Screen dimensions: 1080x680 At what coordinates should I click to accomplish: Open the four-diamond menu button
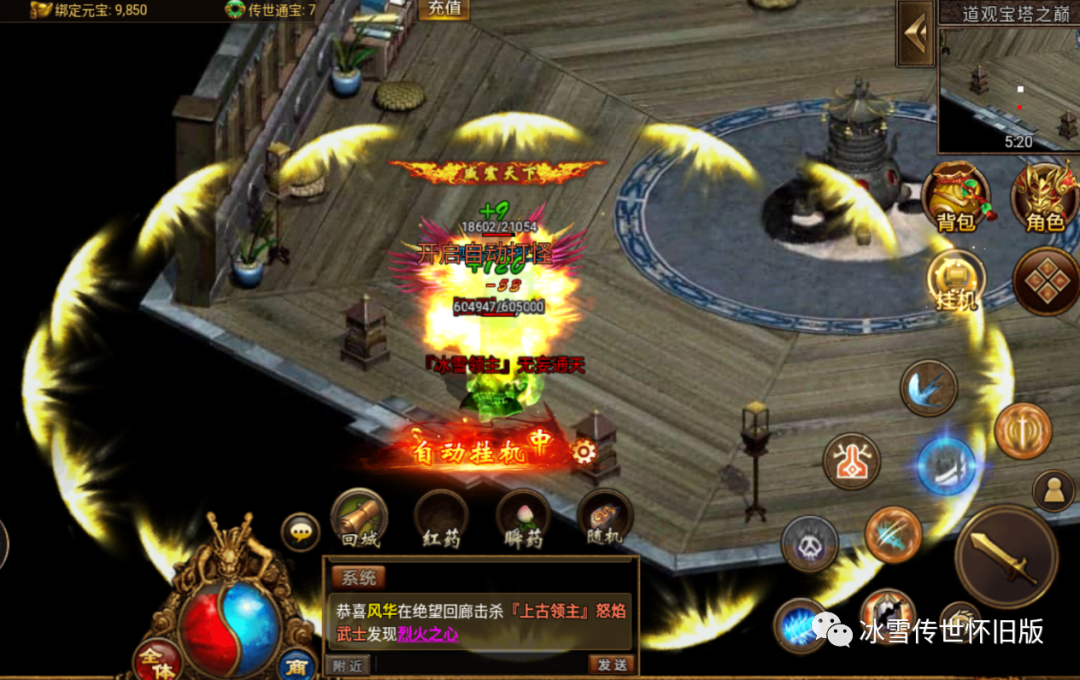click(x=1045, y=281)
